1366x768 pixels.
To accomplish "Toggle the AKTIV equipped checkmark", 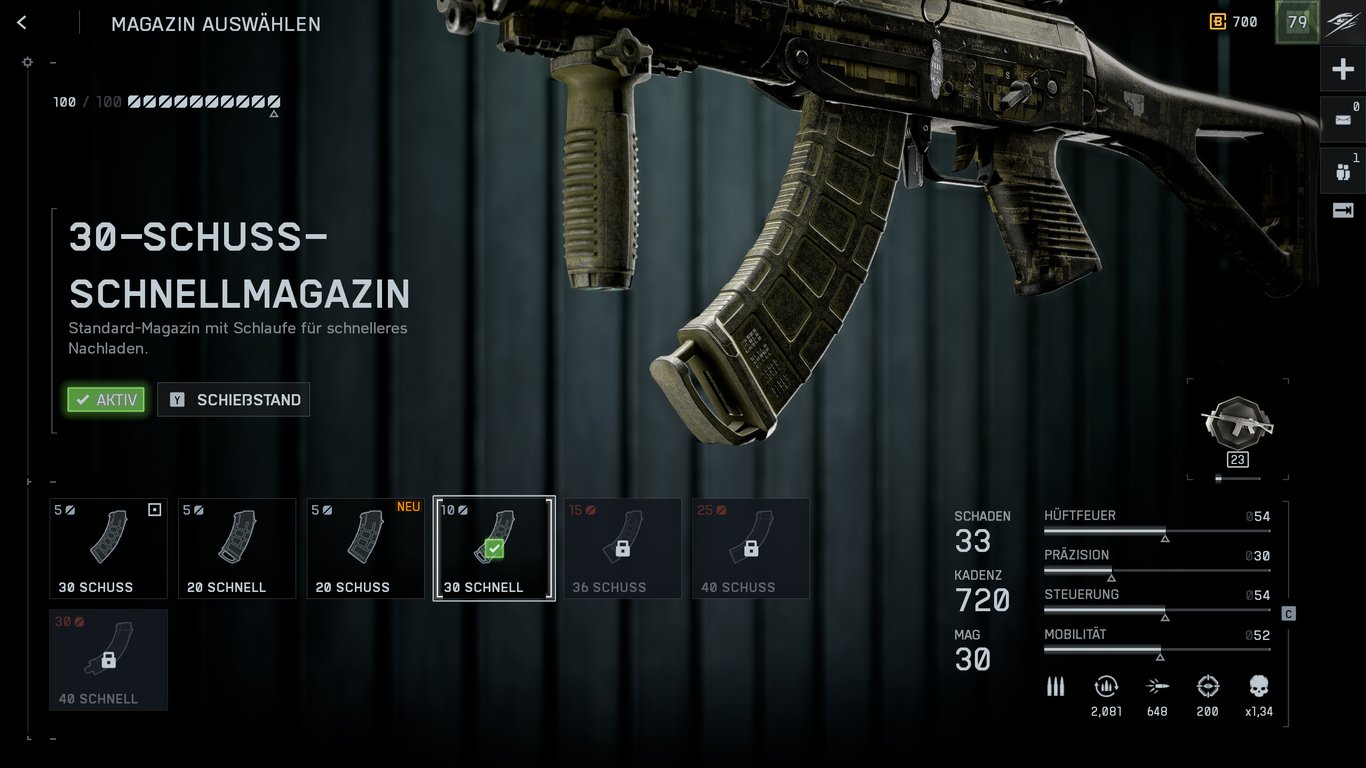I will [105, 399].
